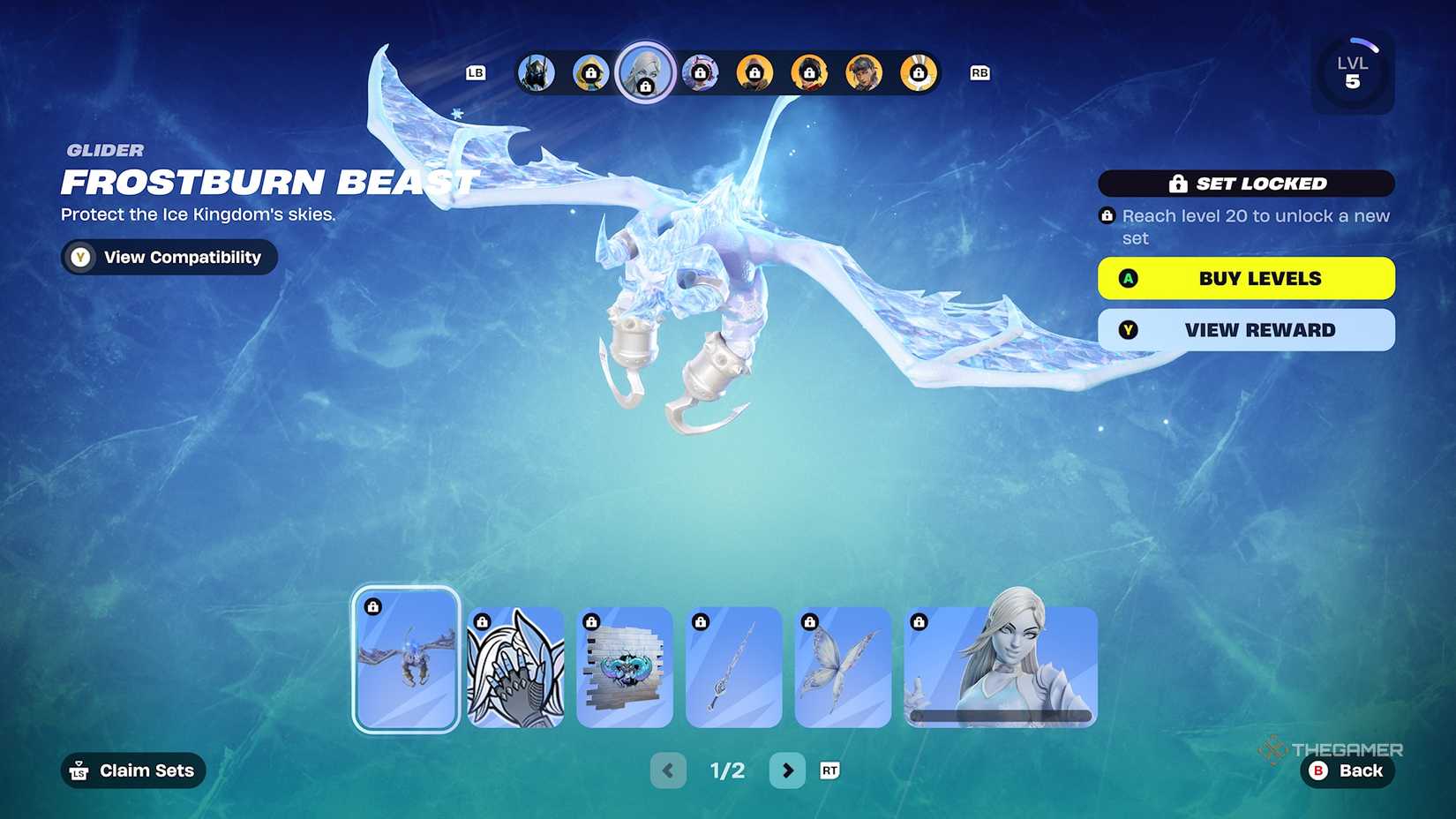Select the locked clawed-glove emote thumbnail
The image size is (1456, 819).
(515, 666)
